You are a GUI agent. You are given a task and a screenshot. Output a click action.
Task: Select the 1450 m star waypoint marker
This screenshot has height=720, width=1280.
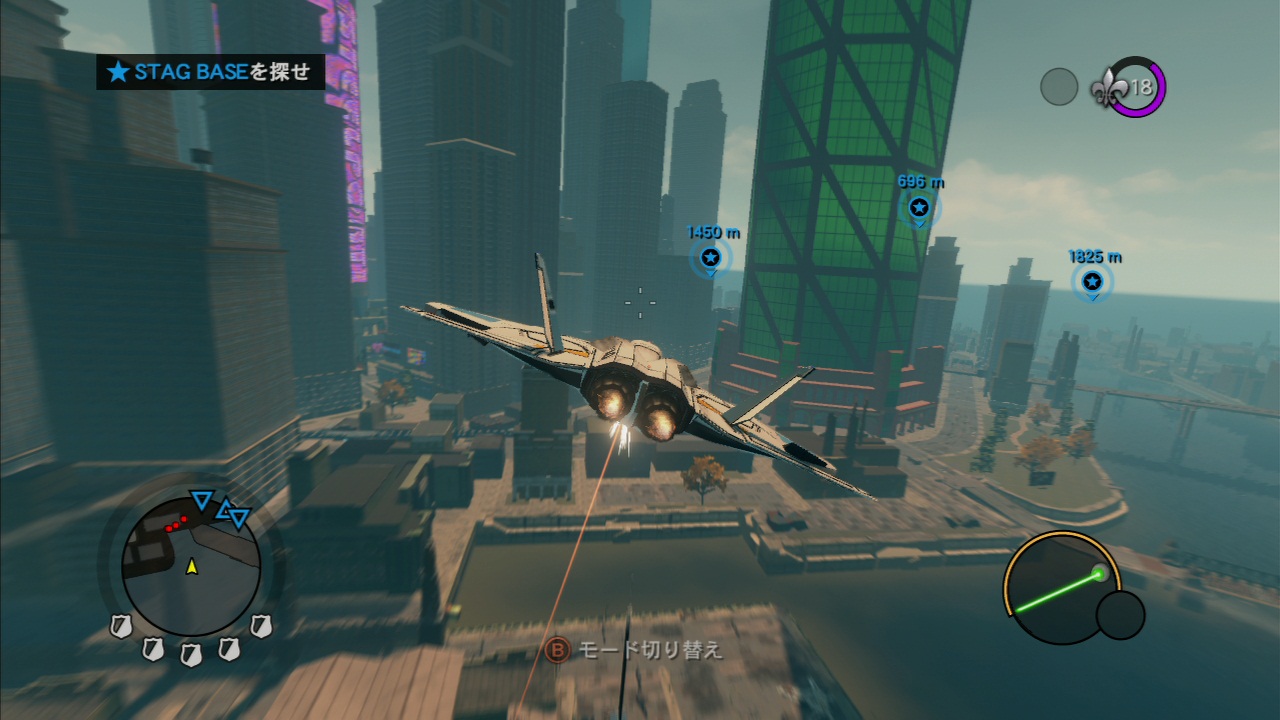[710, 258]
